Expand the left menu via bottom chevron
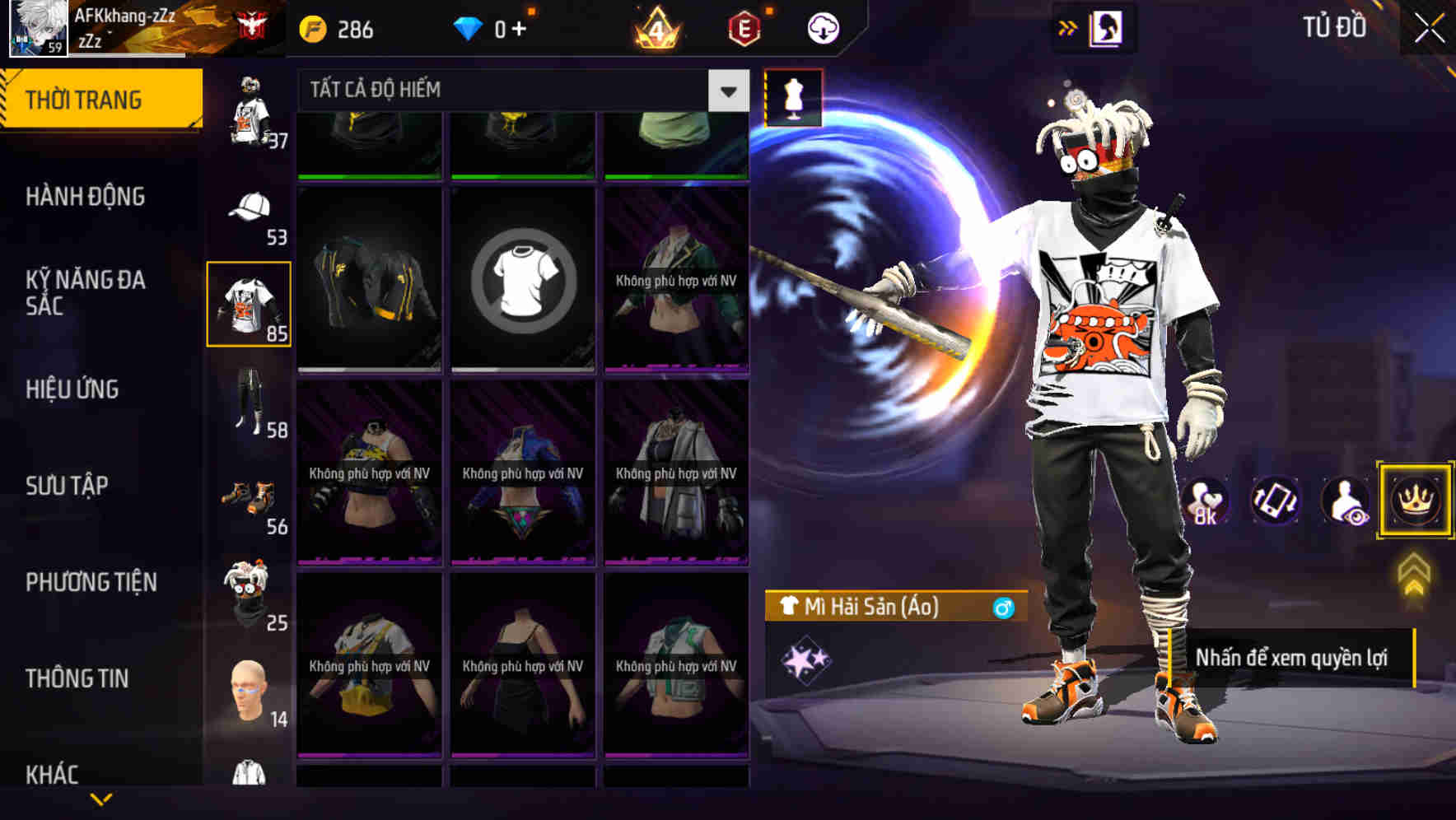This screenshot has height=820, width=1456. [x=101, y=797]
